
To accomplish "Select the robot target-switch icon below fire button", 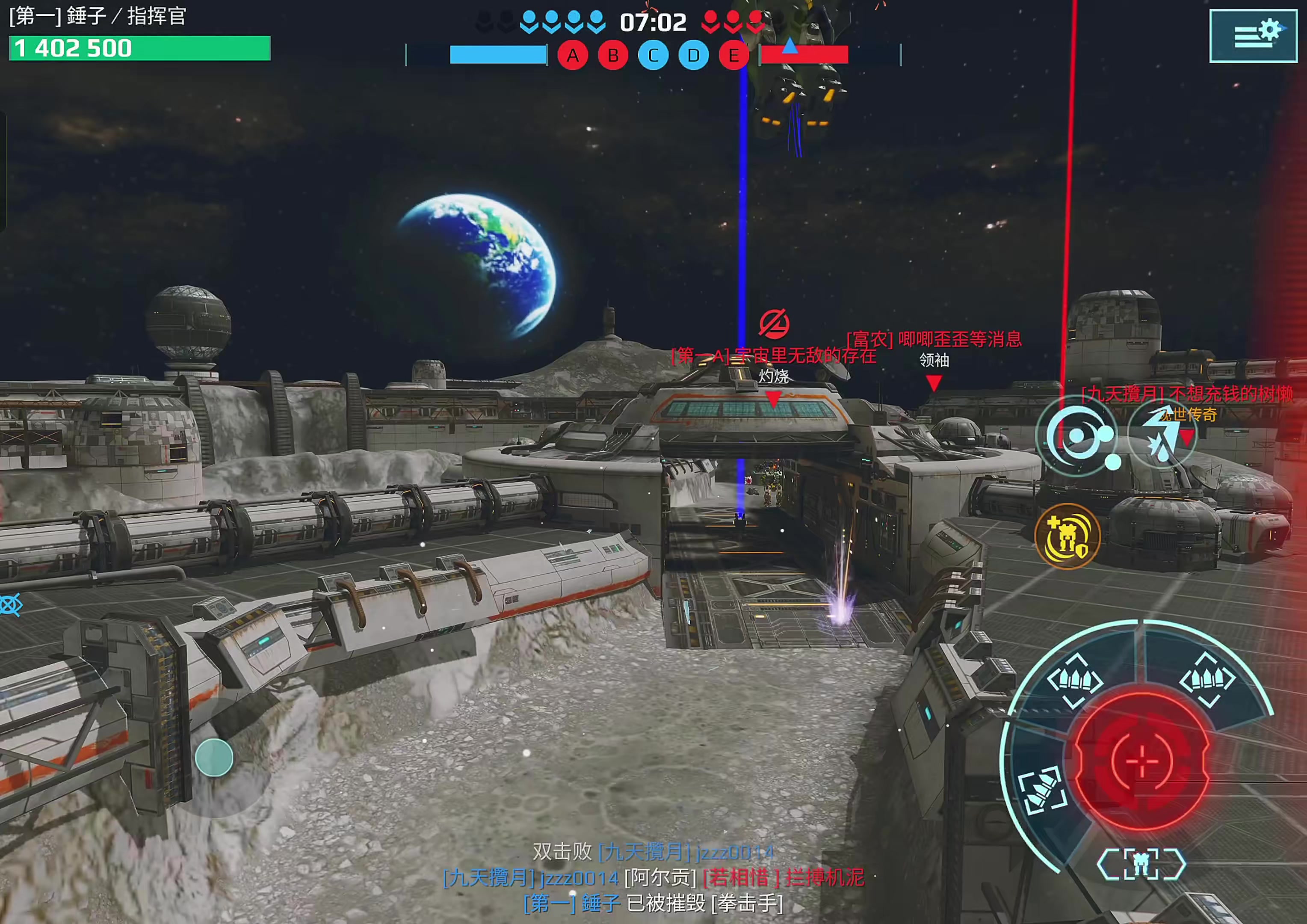I will [x=1141, y=864].
